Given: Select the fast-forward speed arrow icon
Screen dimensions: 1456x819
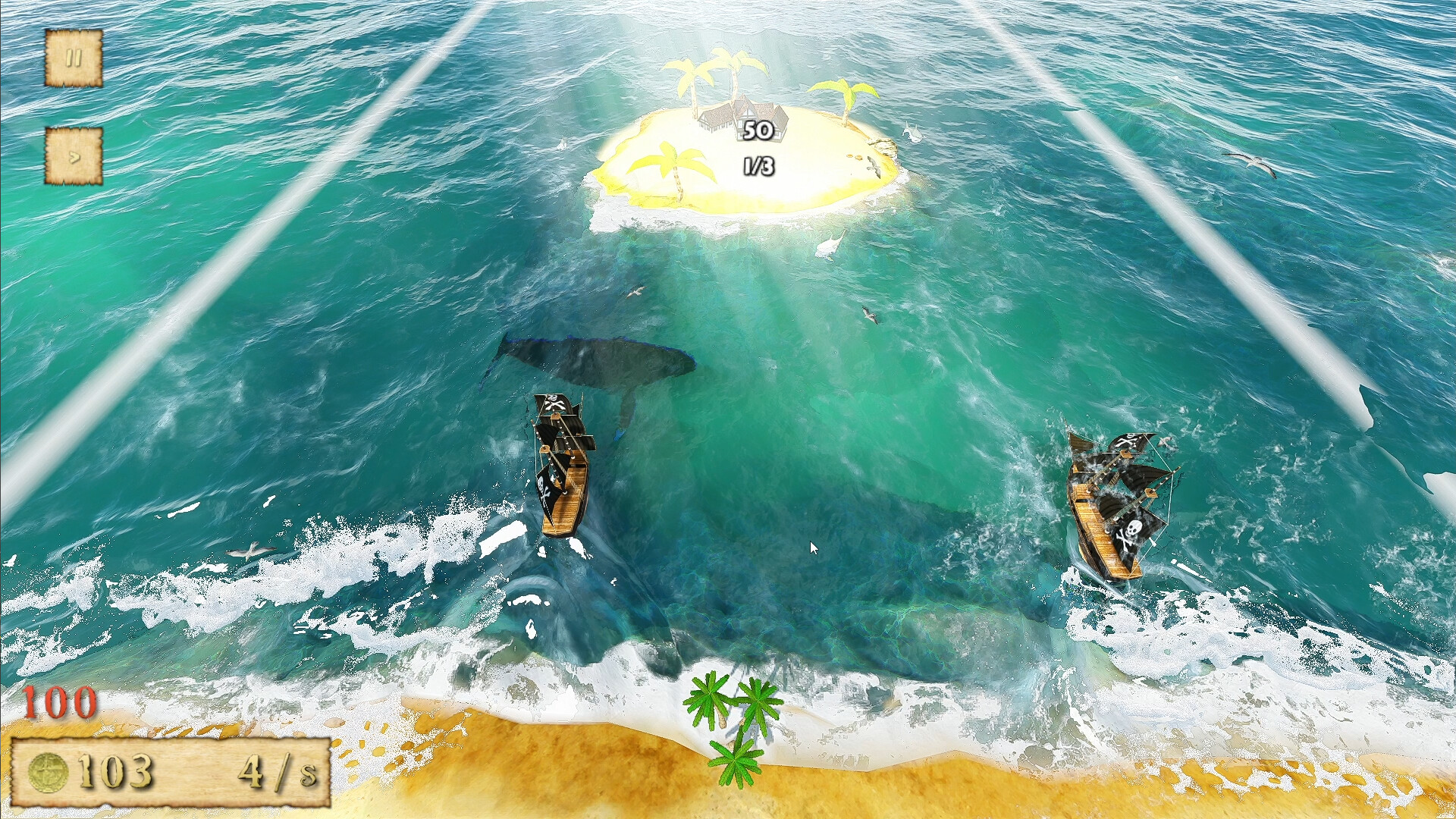Looking at the screenshot, I should click(74, 155).
